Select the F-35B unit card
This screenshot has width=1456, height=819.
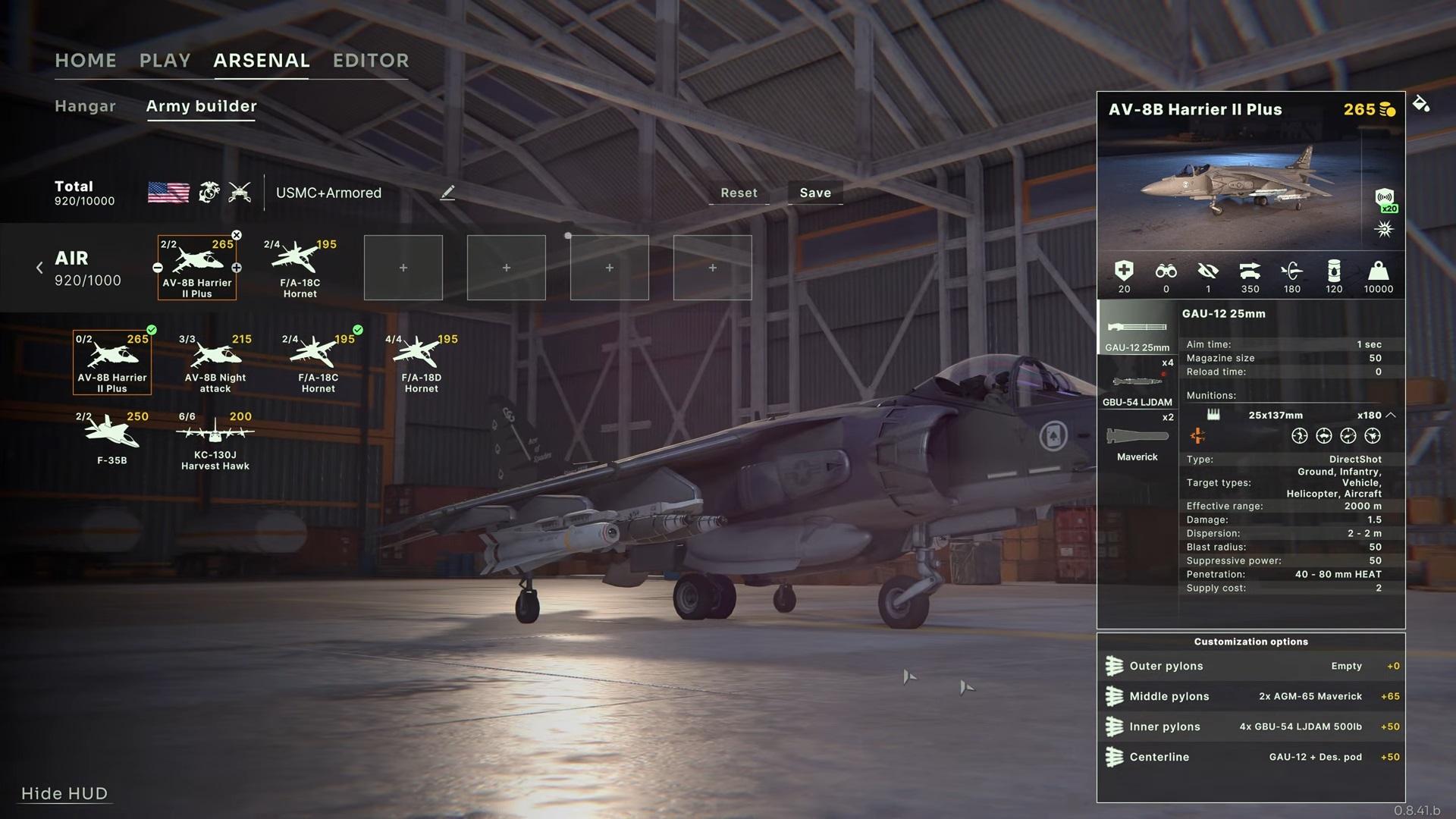[x=112, y=438]
